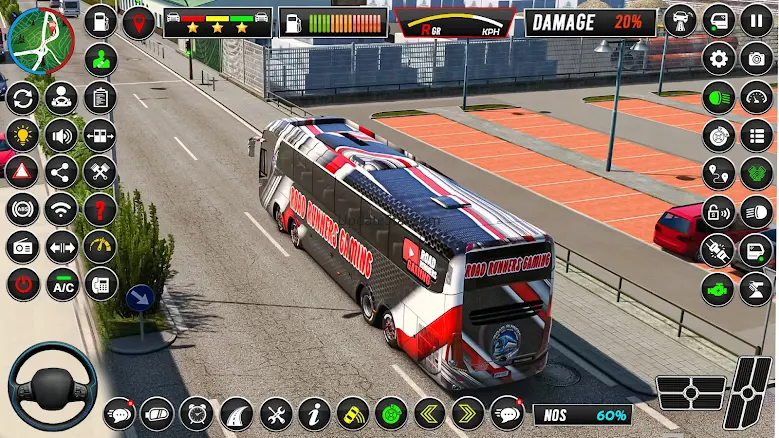779x438 pixels.
Task: Open the wrench and screwdriver repair icon
Action: 276,413
